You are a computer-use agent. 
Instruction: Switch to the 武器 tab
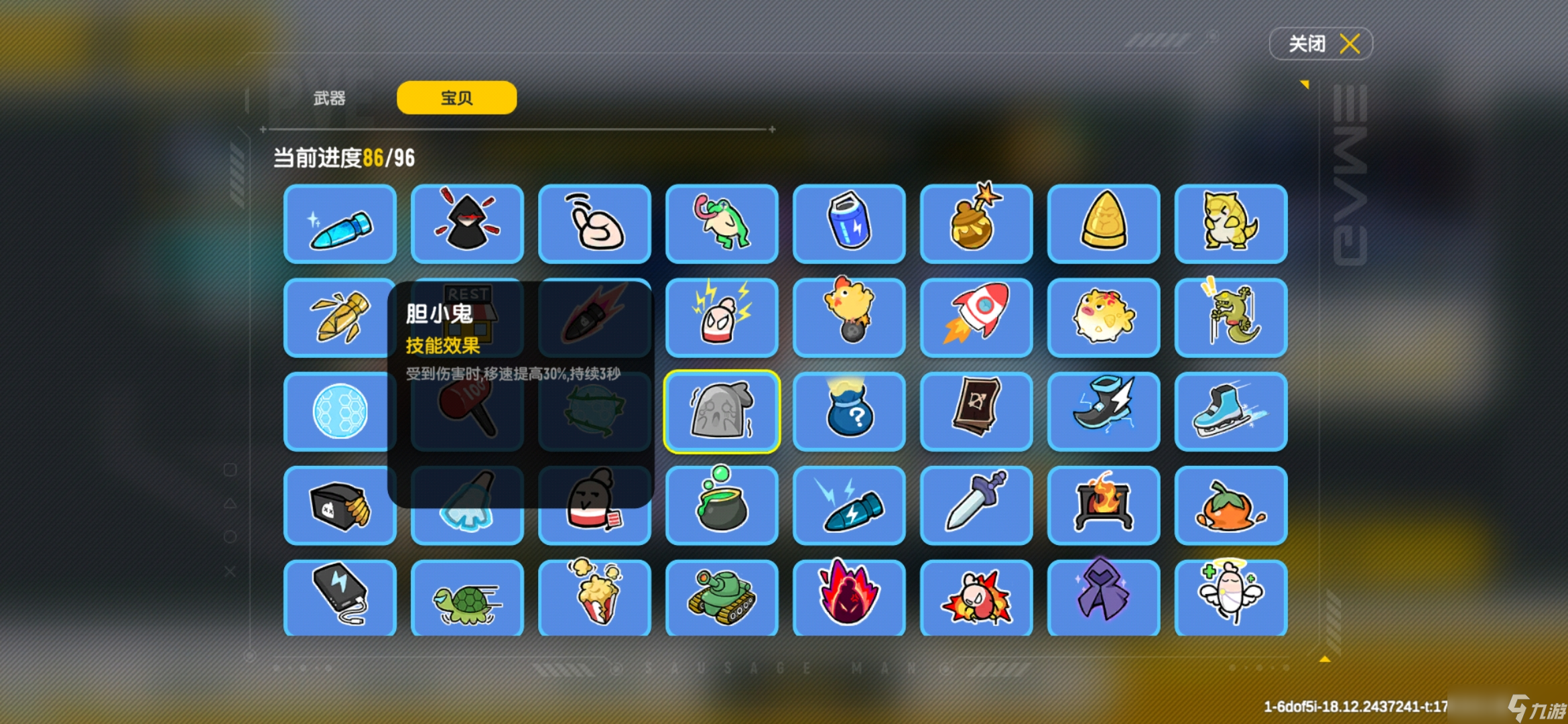coord(329,99)
